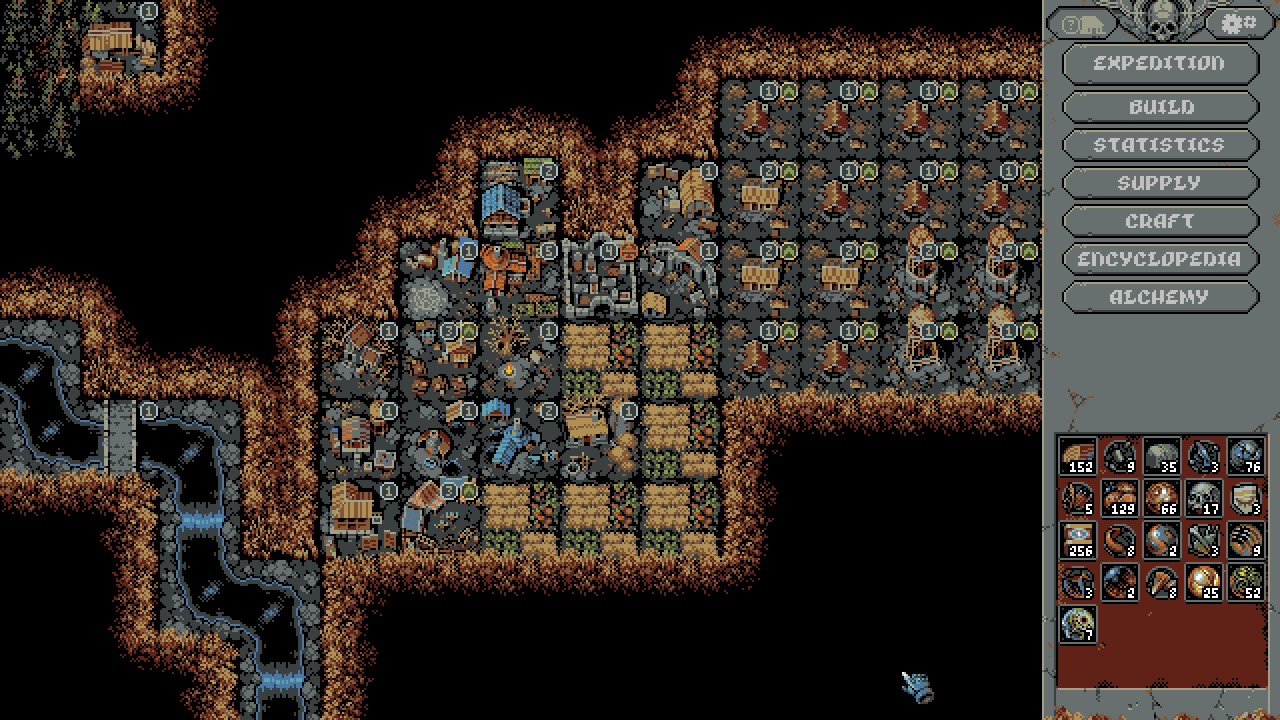Open the Supply screen
The height and width of the screenshot is (720, 1280).
pyautogui.click(x=1159, y=183)
